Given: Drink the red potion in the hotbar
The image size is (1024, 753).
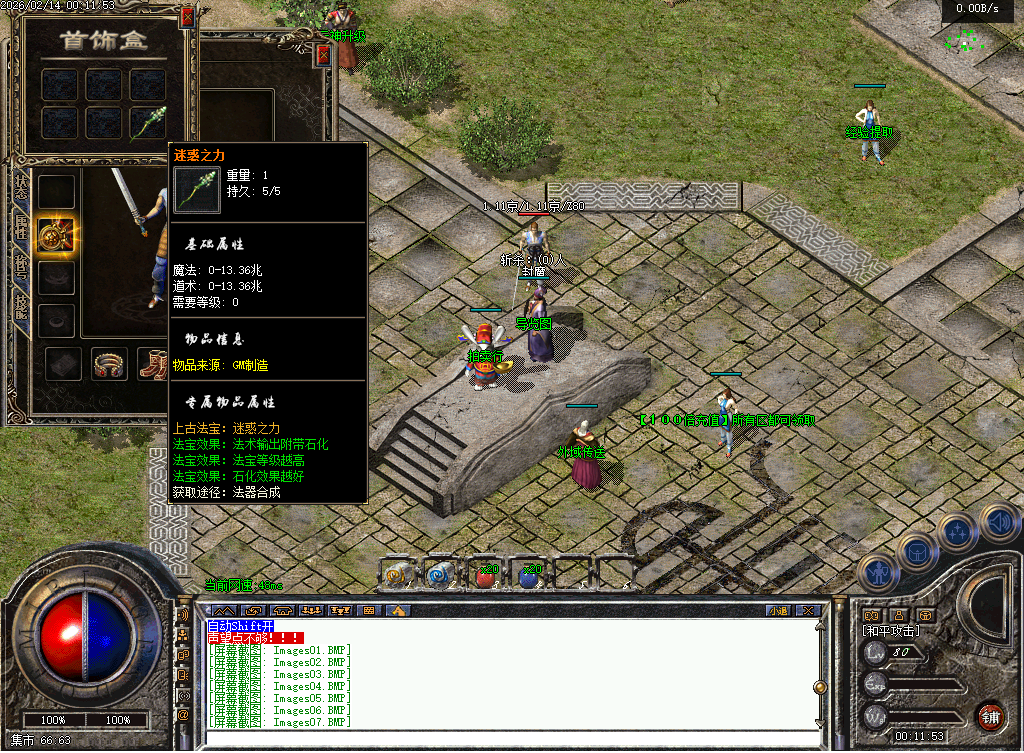Looking at the screenshot, I should point(485,575).
